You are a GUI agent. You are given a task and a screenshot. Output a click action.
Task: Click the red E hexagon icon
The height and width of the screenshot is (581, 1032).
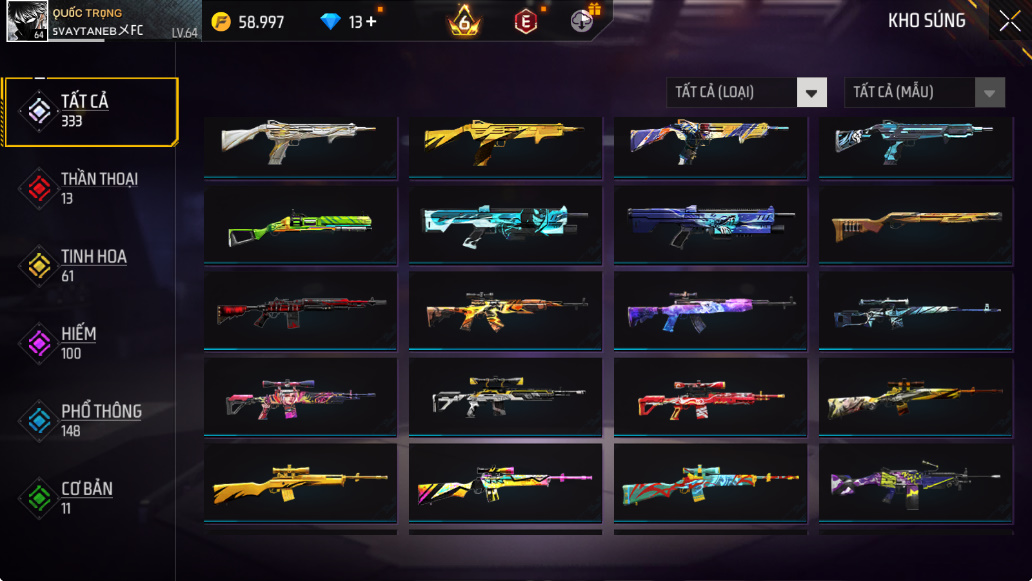pos(525,21)
